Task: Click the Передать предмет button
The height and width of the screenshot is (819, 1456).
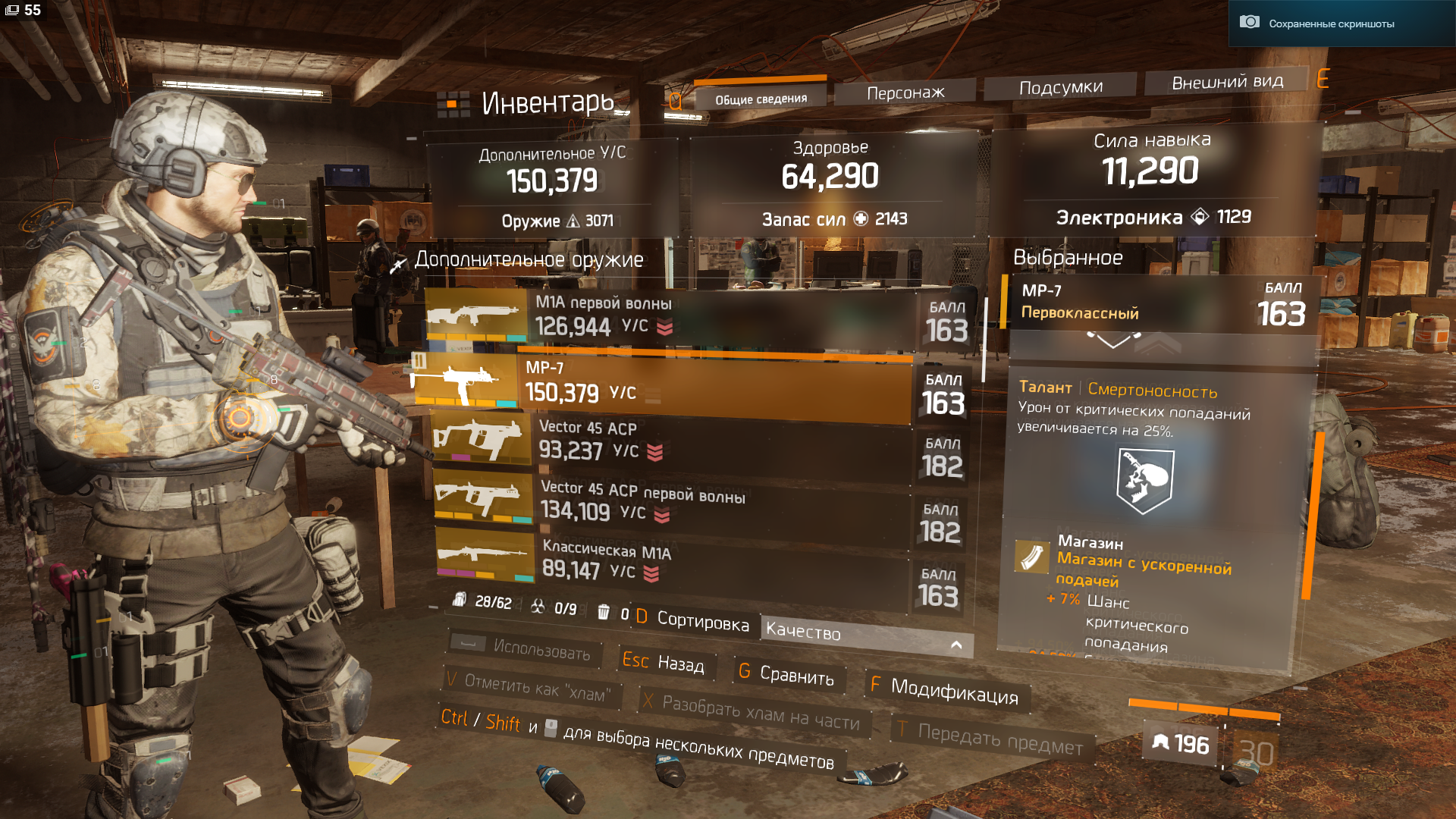Action: coord(993,738)
